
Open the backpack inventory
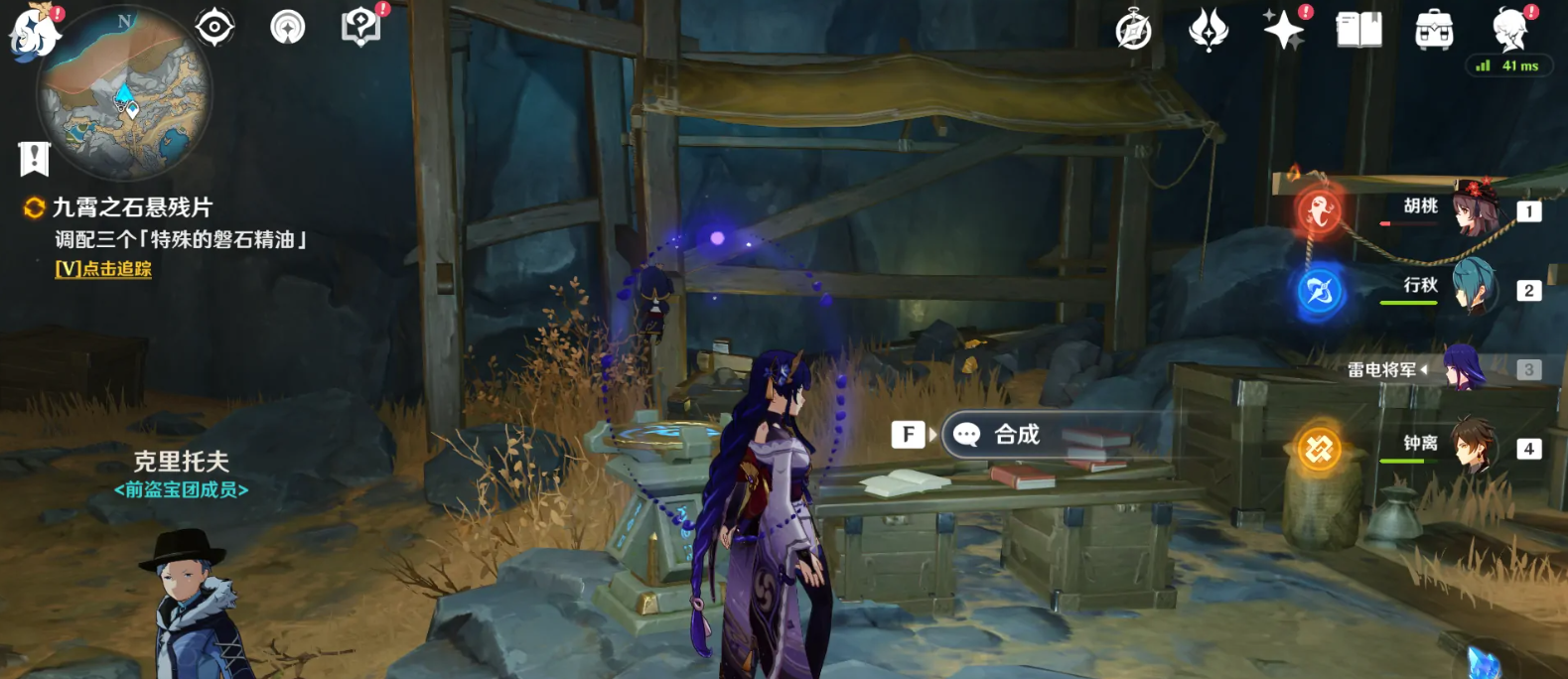click(x=1434, y=31)
